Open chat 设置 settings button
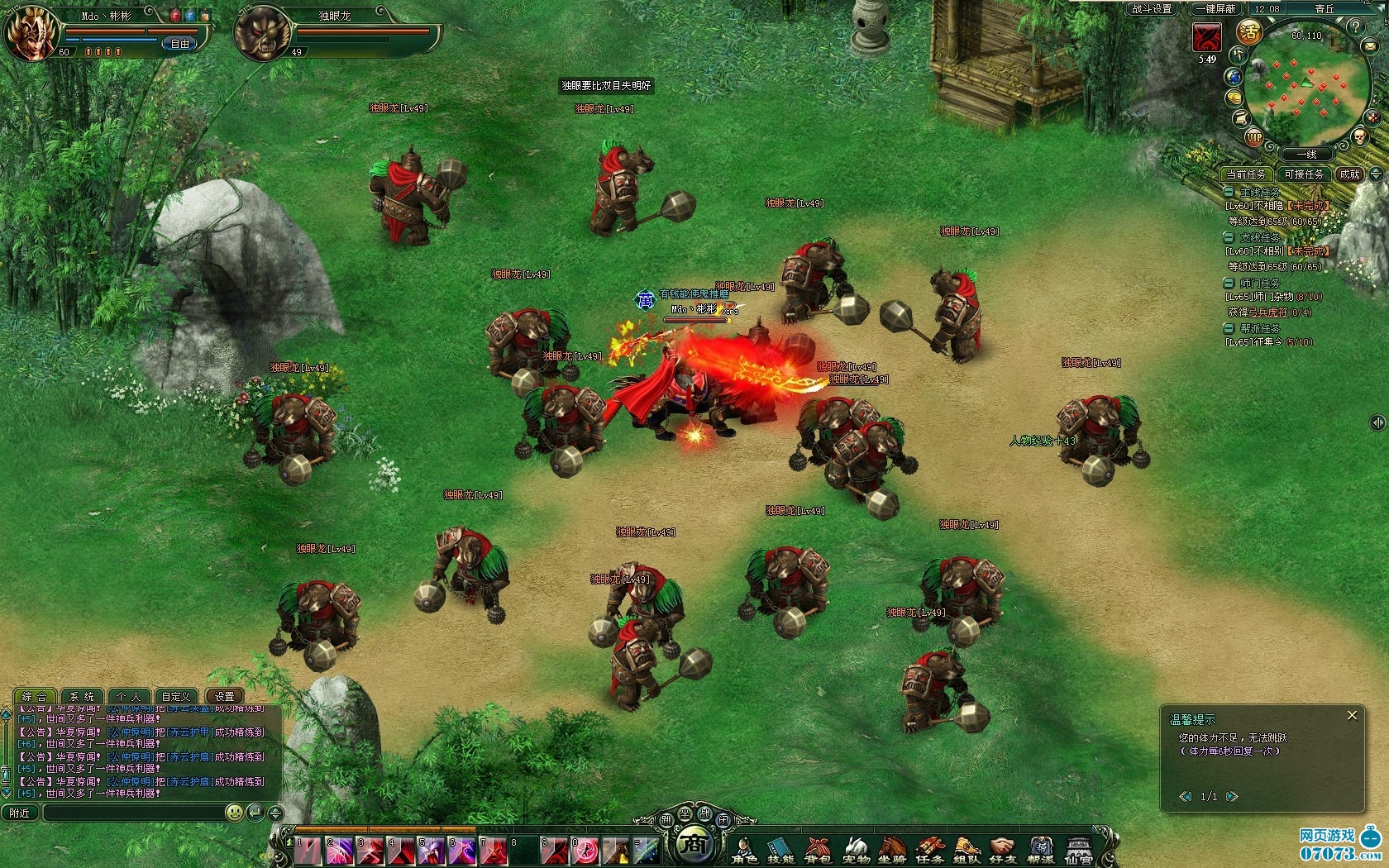This screenshot has height=868, width=1389. pos(225,696)
